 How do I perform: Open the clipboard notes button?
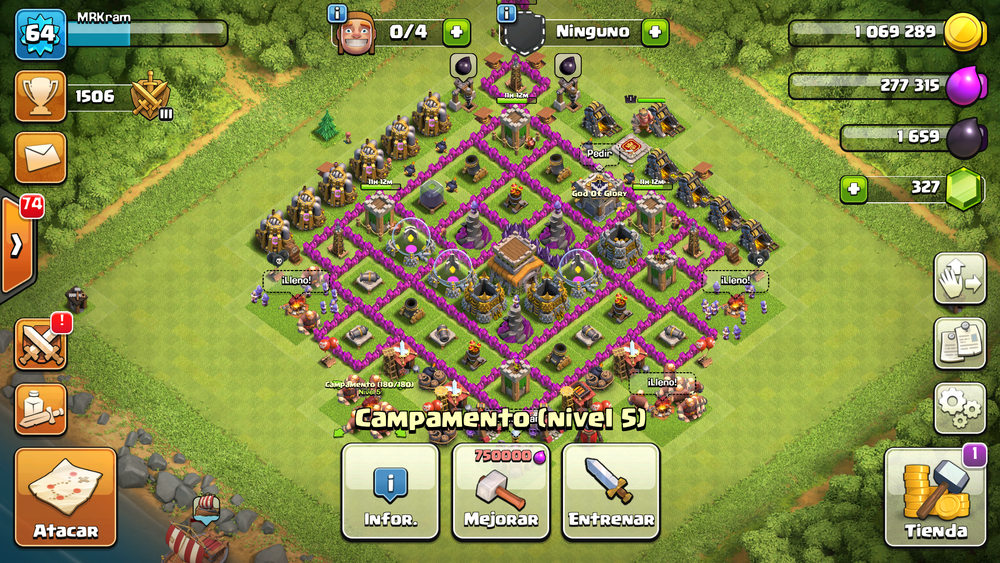coord(960,343)
